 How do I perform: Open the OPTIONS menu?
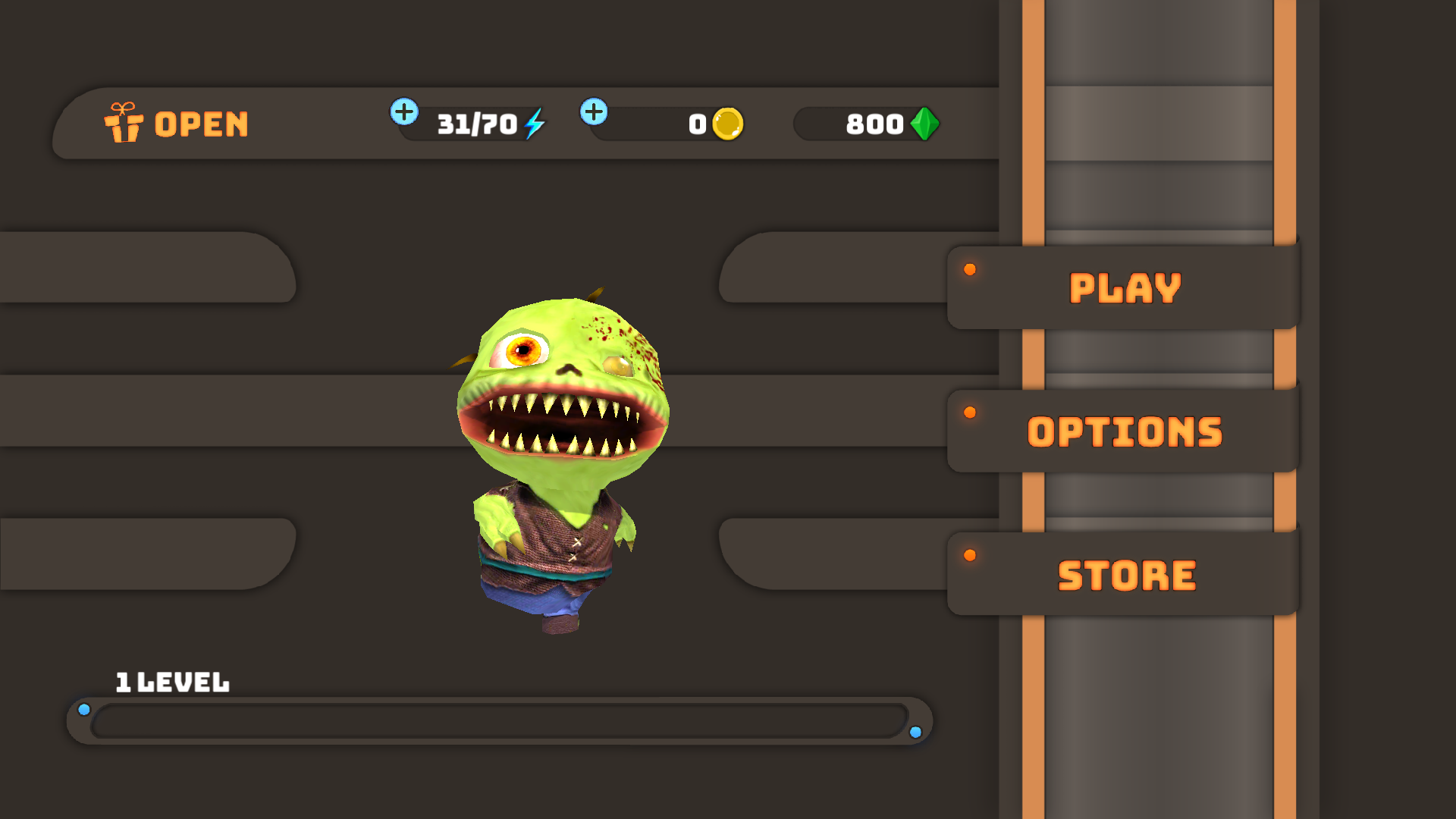coord(1124,431)
